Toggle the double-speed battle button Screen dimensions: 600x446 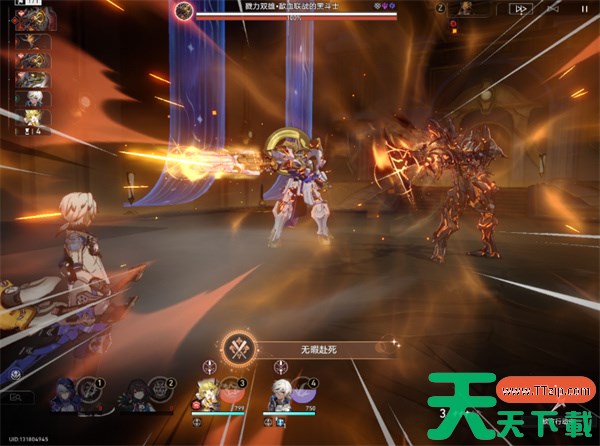(x=520, y=9)
